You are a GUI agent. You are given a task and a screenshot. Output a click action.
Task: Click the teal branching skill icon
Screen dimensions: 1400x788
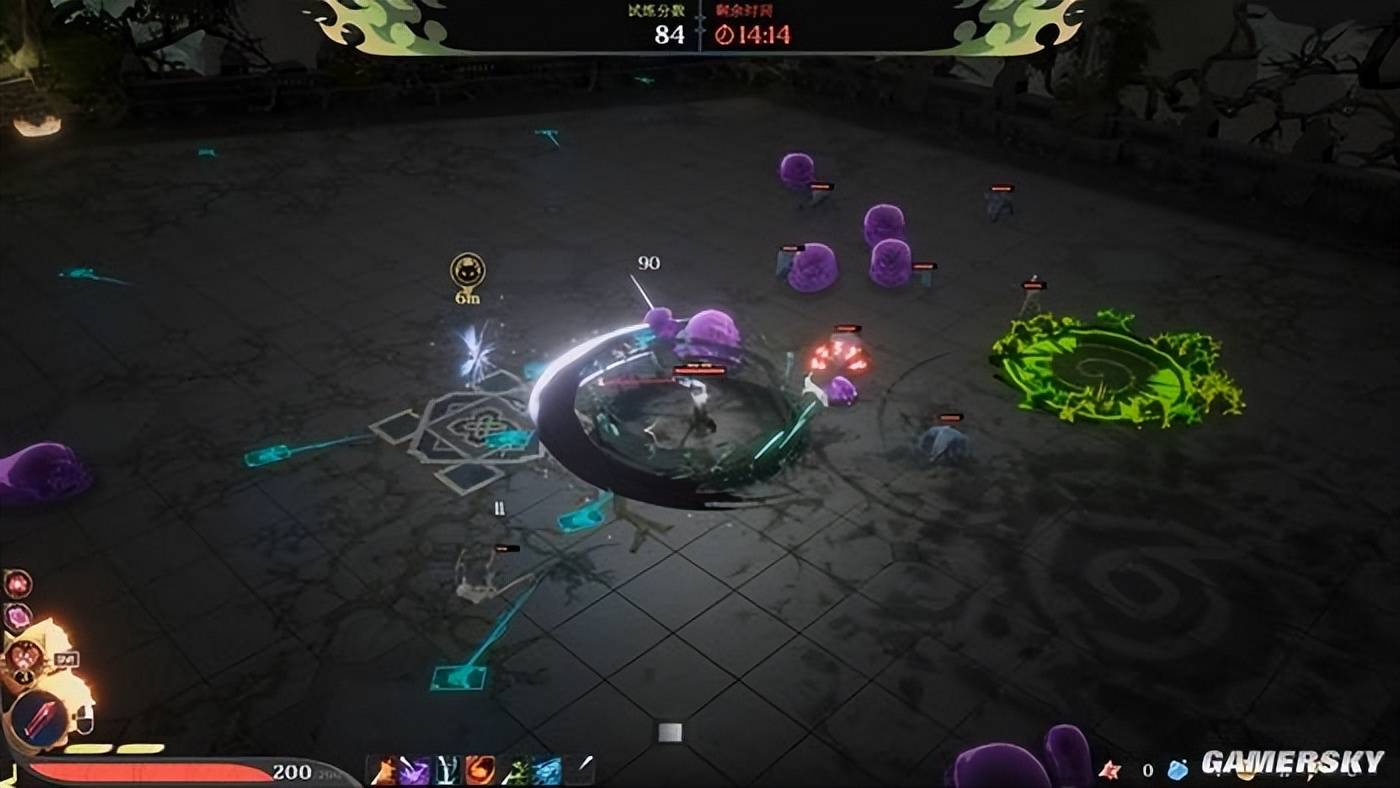pos(447,771)
